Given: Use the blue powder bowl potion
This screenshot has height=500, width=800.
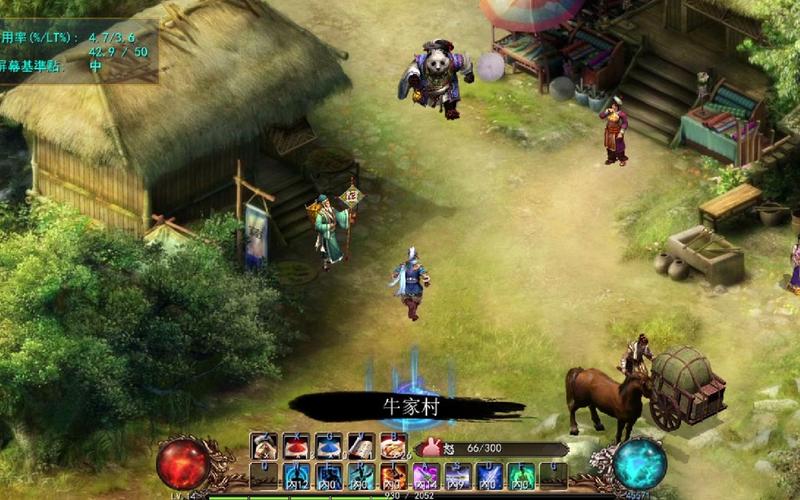Looking at the screenshot, I should coord(329,447).
